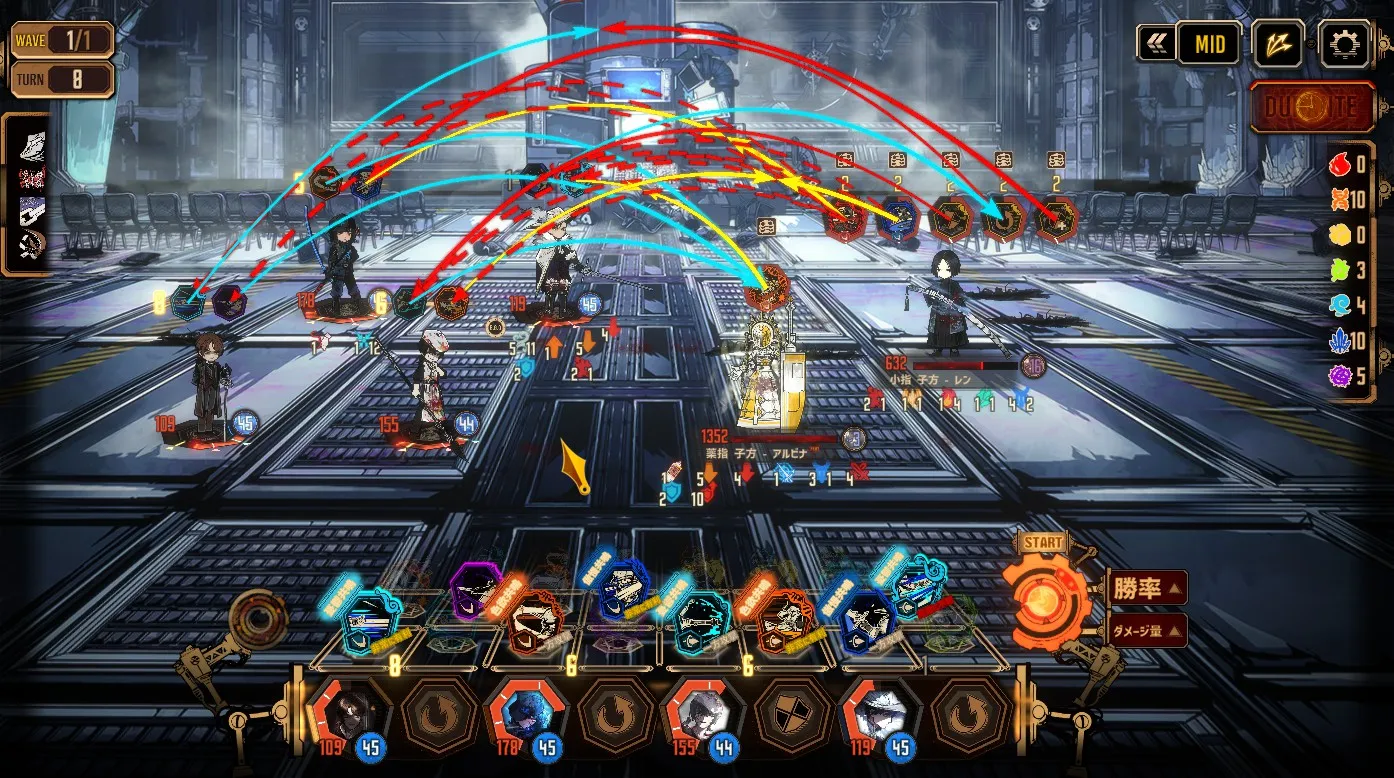Choose the 勝率 win rate auto-select

point(1146,587)
